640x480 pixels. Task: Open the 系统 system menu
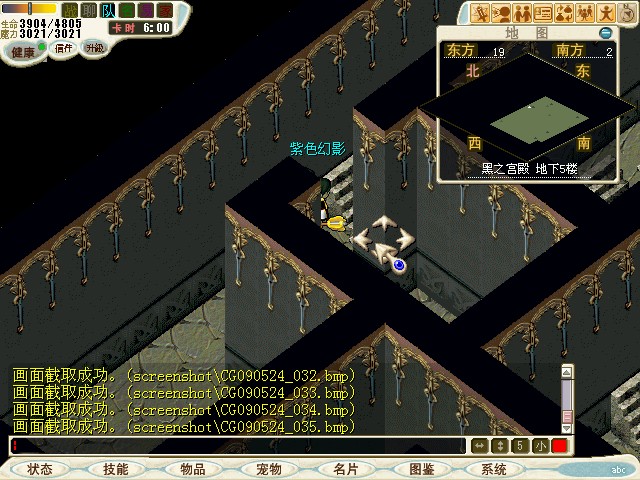click(494, 469)
